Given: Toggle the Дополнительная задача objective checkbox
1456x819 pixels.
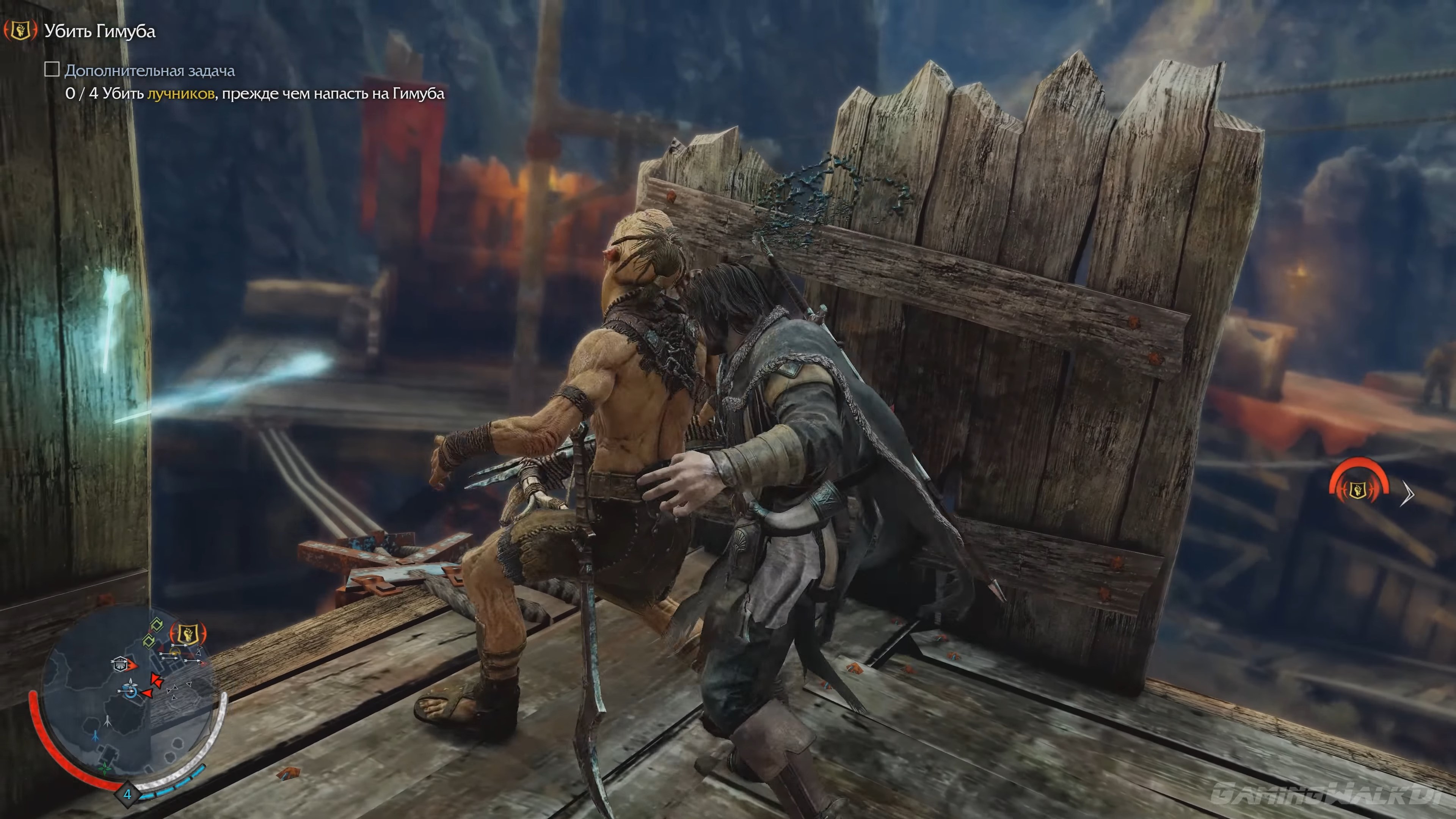Looking at the screenshot, I should (x=53, y=70).
